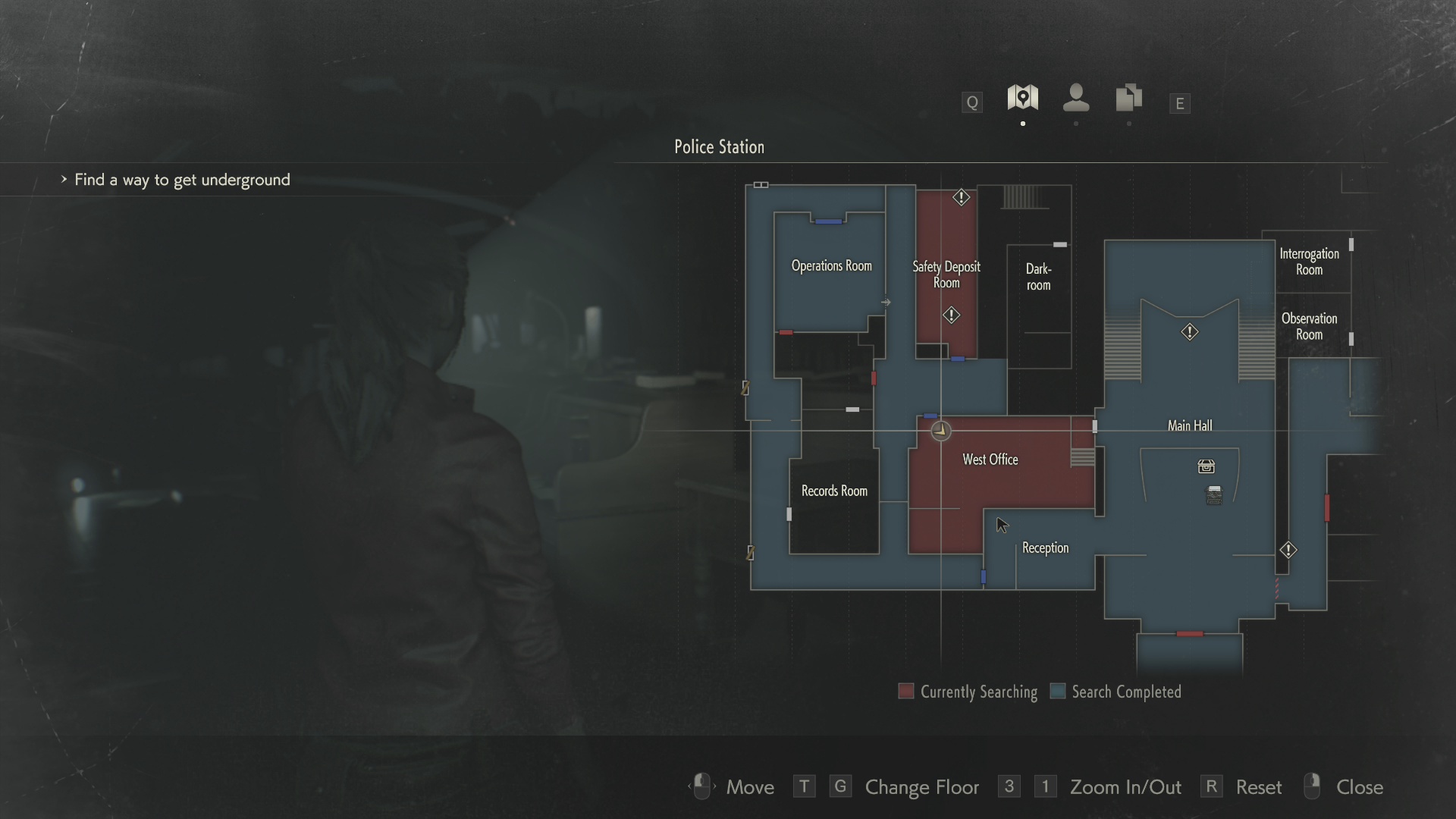Choose the Safety Deposit Room label
Screen dimensions: 1456x819
coord(946,275)
